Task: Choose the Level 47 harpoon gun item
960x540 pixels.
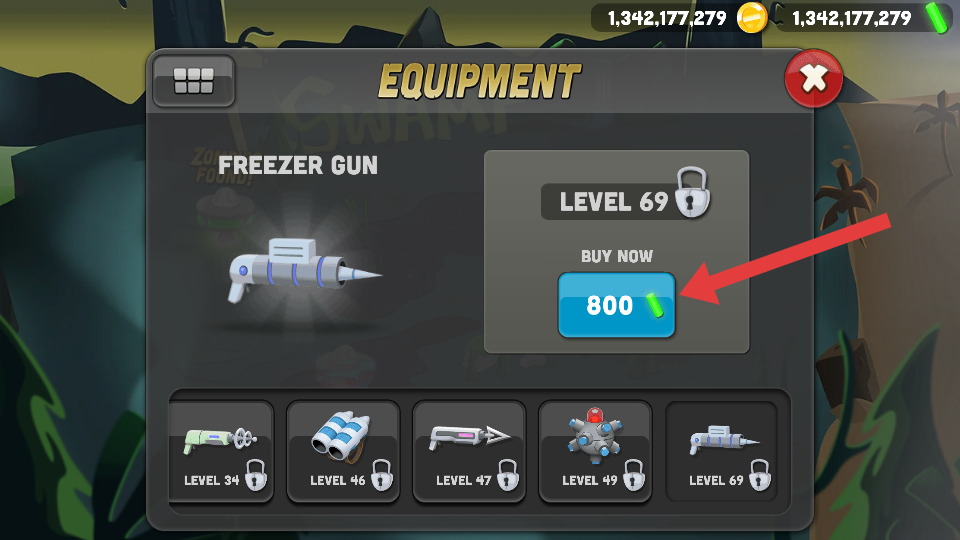Action: pyautogui.click(x=469, y=451)
